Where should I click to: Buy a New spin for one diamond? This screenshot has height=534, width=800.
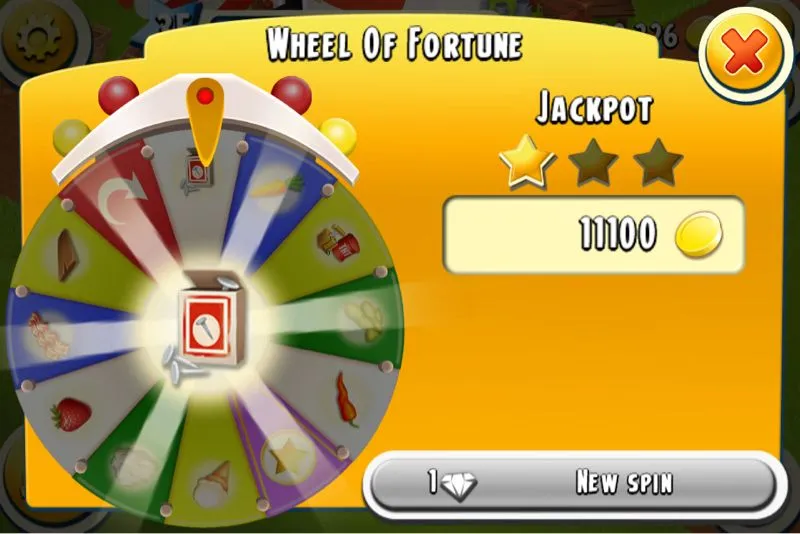[x=571, y=484]
